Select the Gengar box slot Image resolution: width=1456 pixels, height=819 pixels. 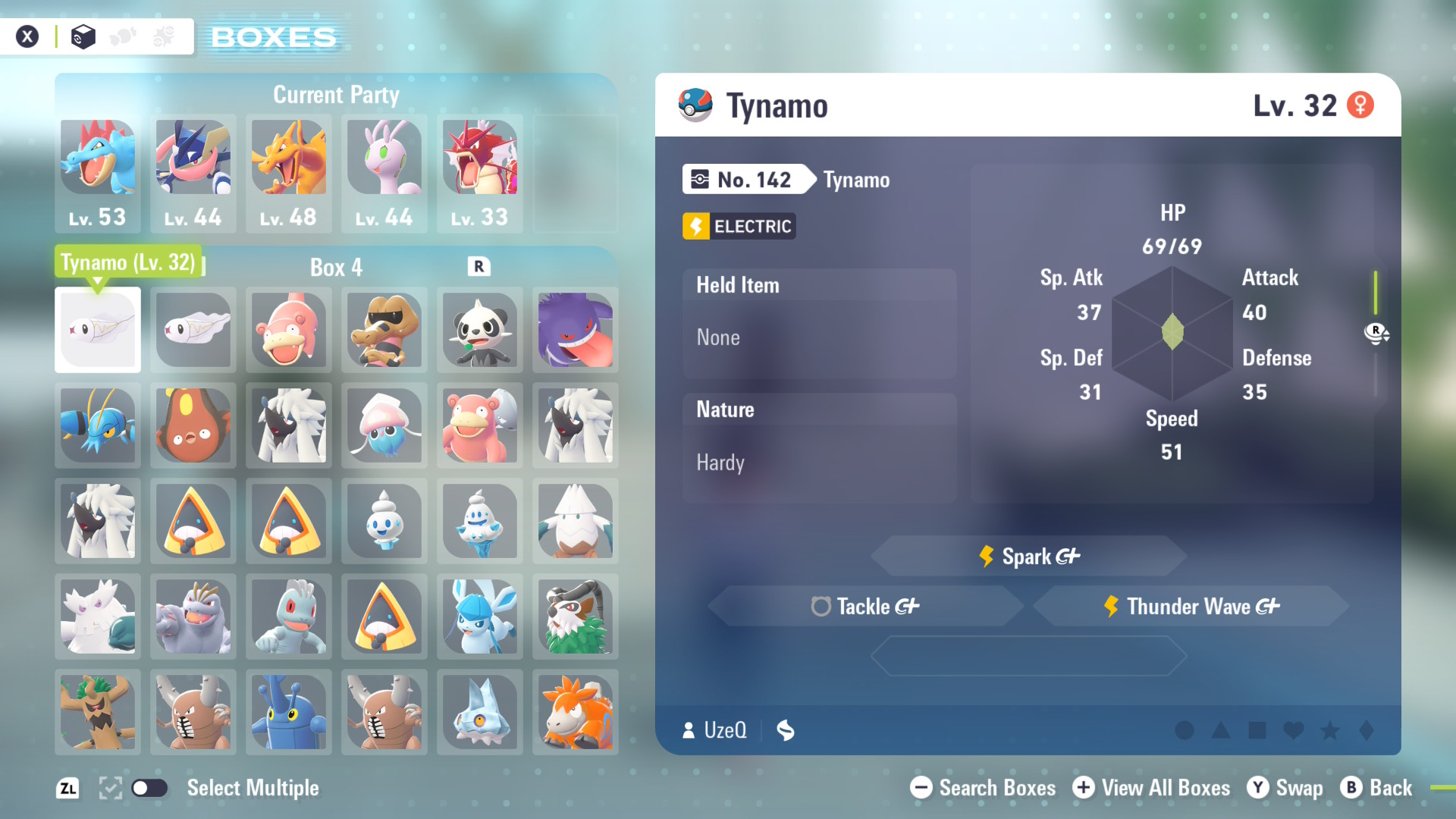click(576, 330)
